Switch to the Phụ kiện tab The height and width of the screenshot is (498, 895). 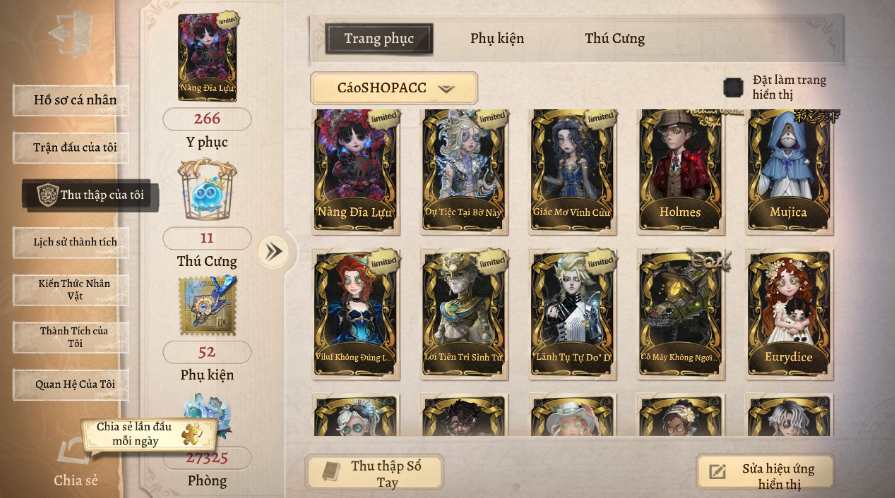(x=497, y=39)
